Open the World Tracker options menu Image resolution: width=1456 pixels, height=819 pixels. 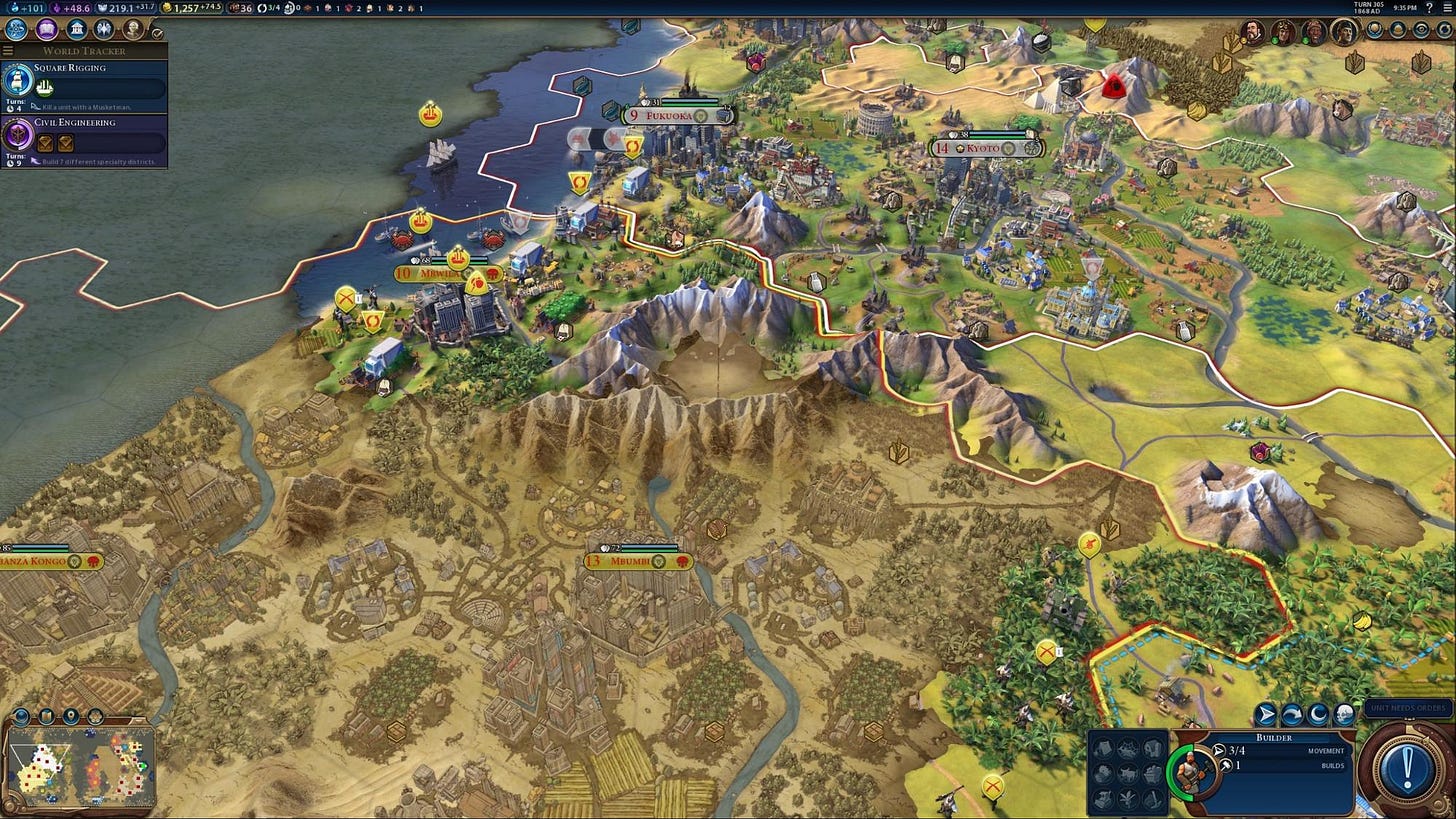[7, 50]
